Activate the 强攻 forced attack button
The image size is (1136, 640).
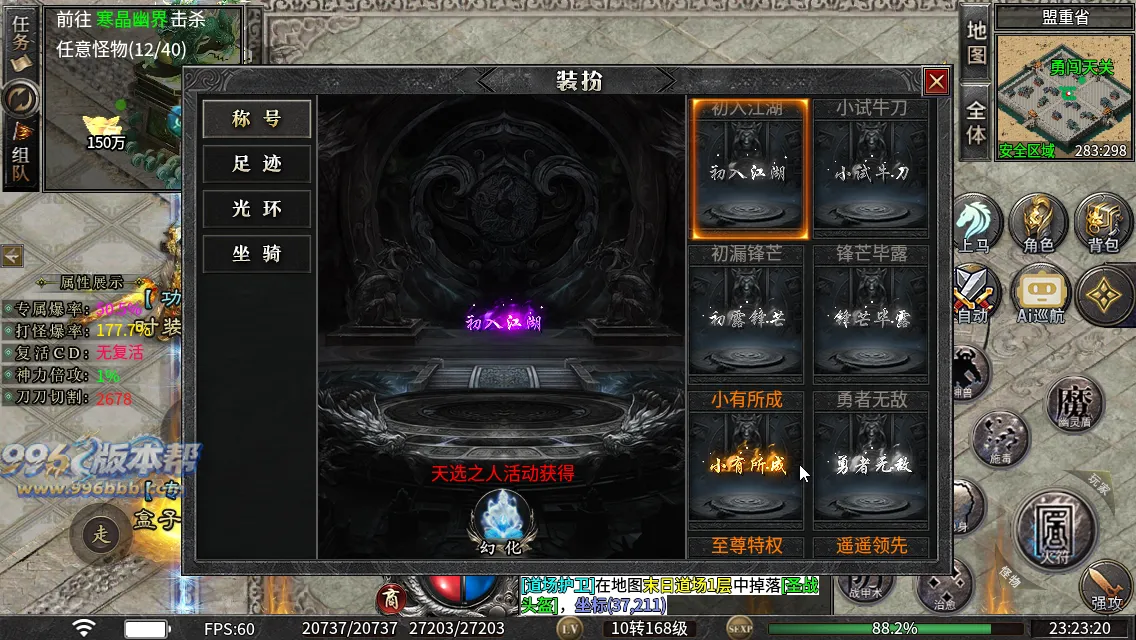(x=1107, y=587)
